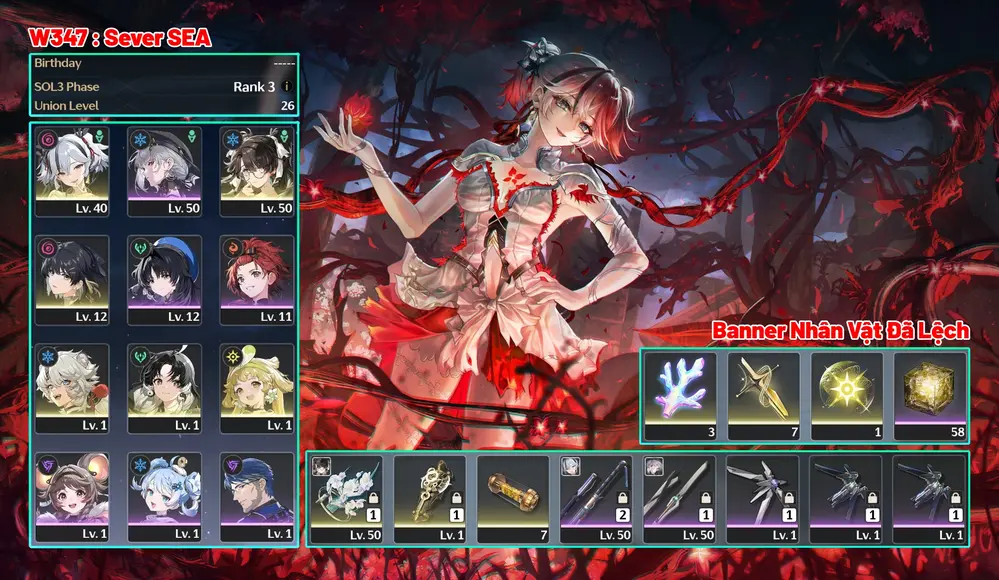Image resolution: width=999 pixels, height=580 pixels.
Task: Open the brown-haired character with round ears
Action: coord(72,495)
